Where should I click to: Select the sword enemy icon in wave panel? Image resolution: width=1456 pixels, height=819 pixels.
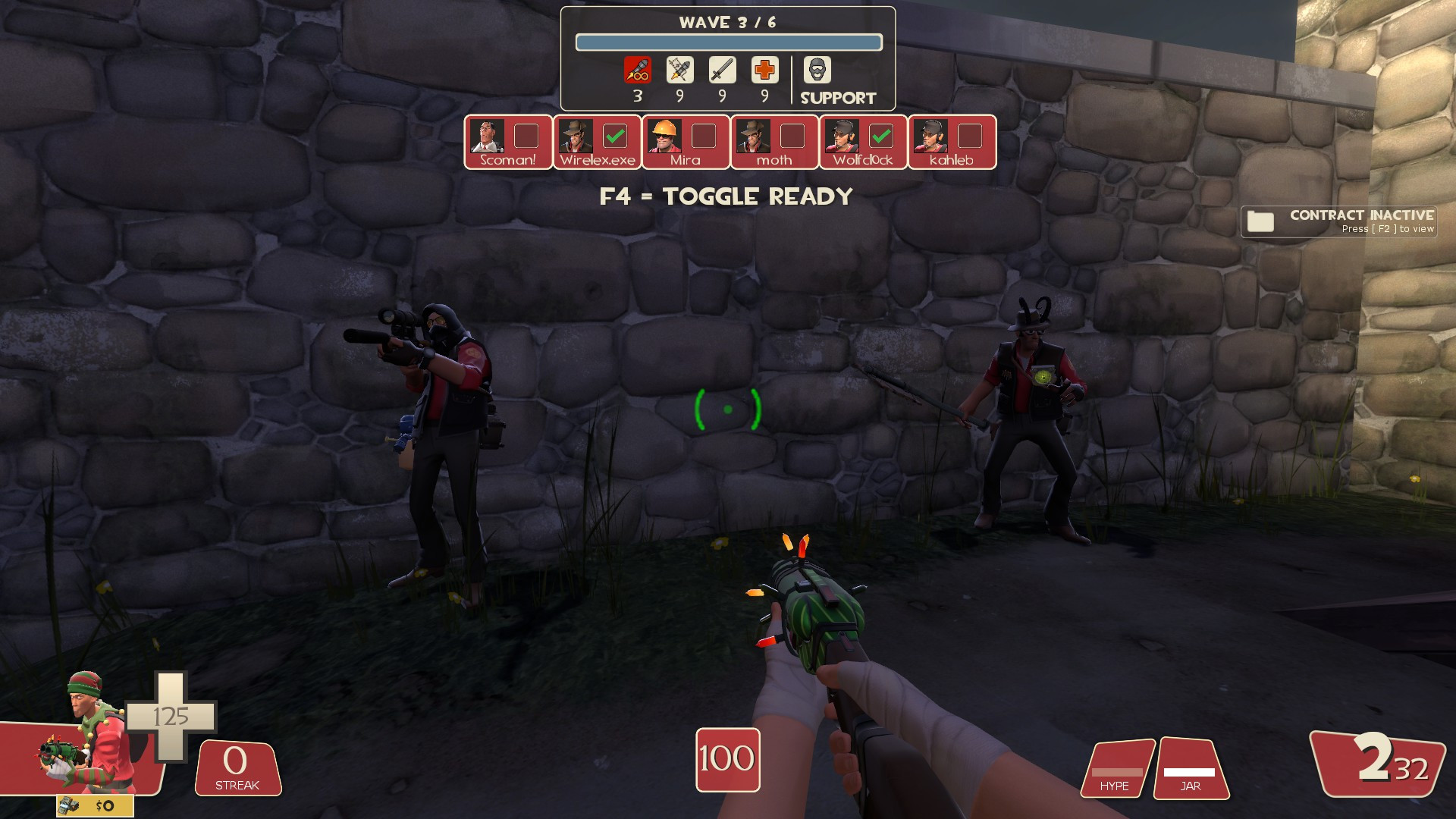pyautogui.click(x=722, y=70)
